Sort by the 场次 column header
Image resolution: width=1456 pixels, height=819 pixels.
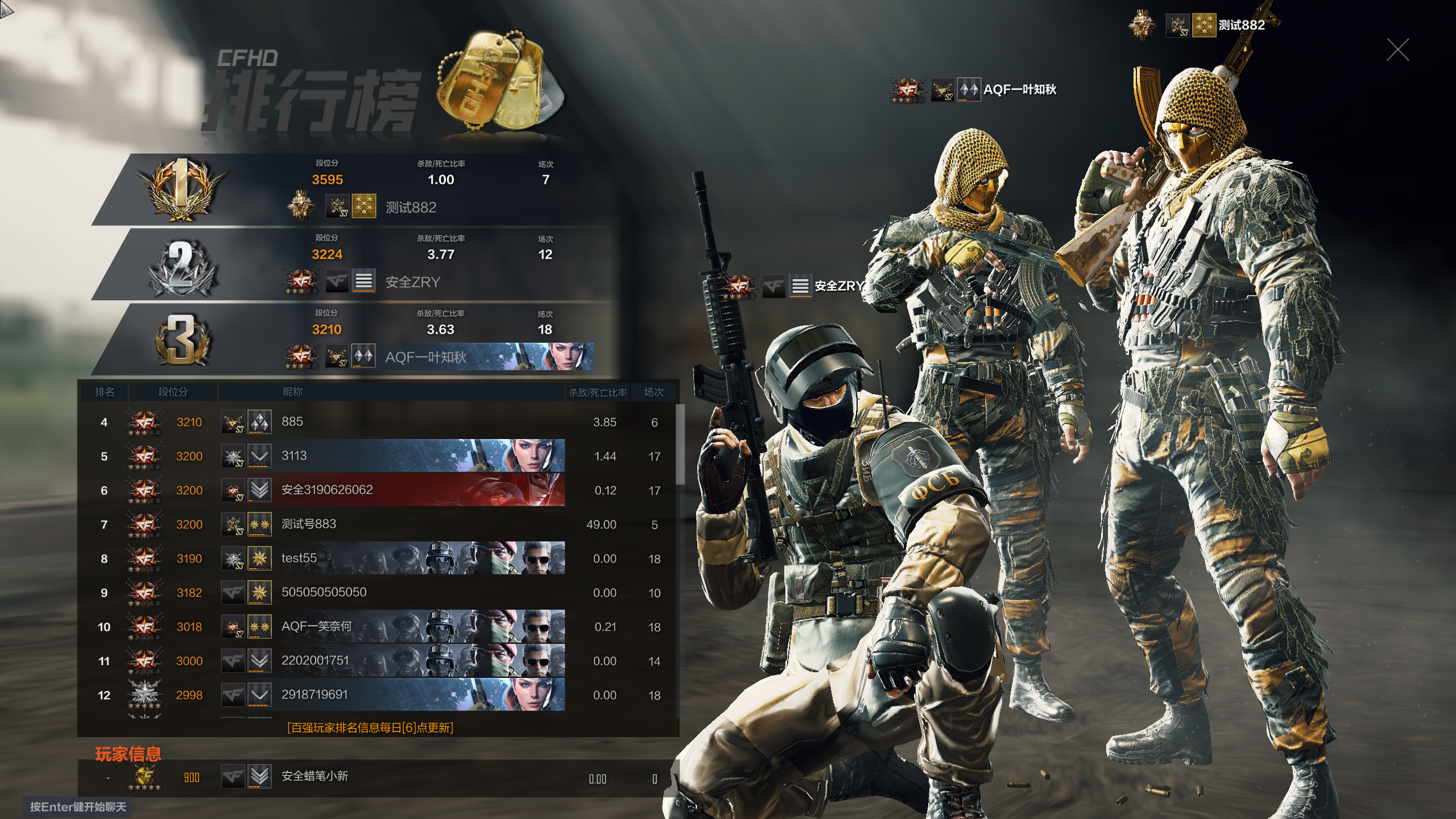coord(653,392)
